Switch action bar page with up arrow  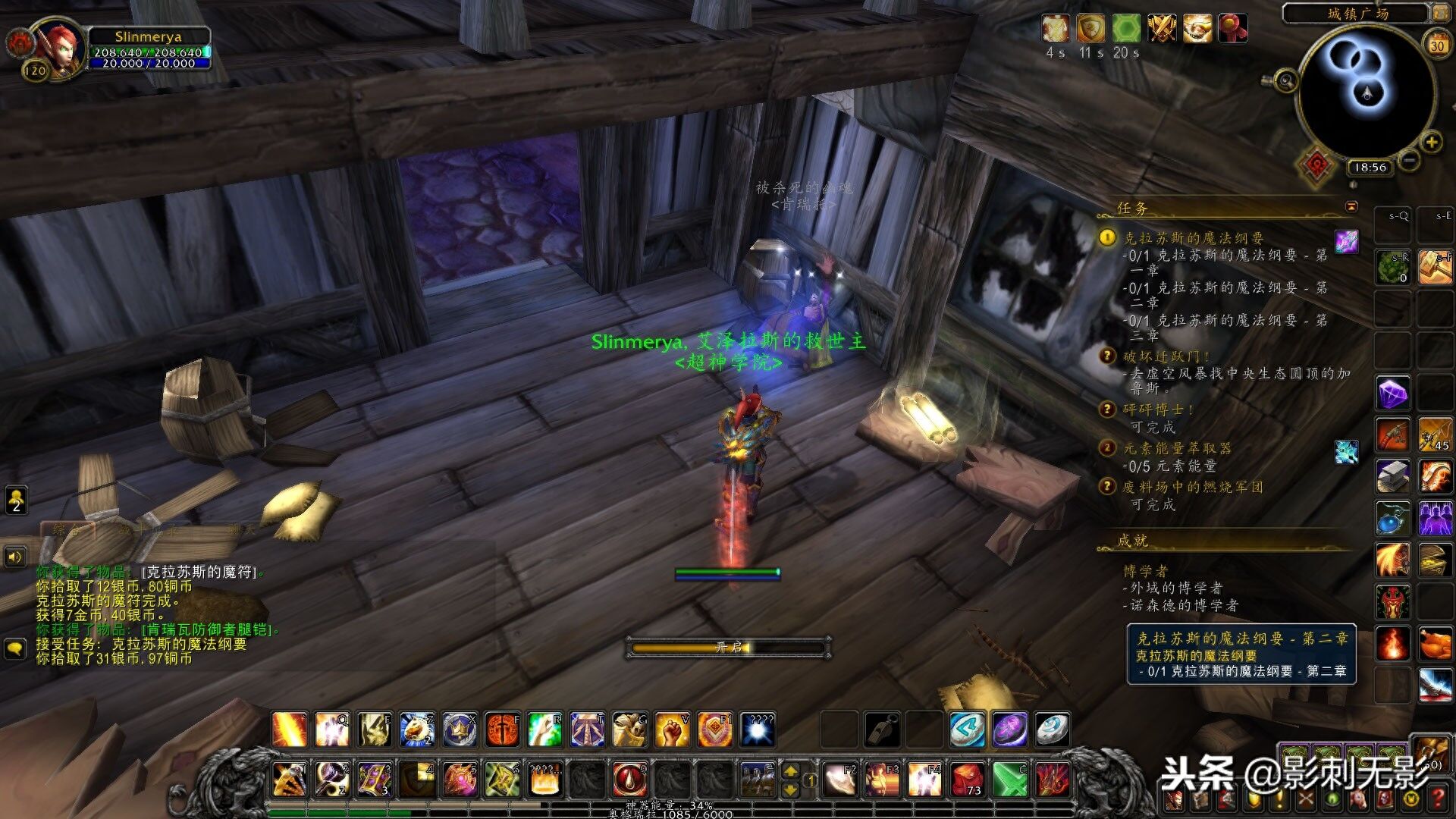[x=790, y=771]
